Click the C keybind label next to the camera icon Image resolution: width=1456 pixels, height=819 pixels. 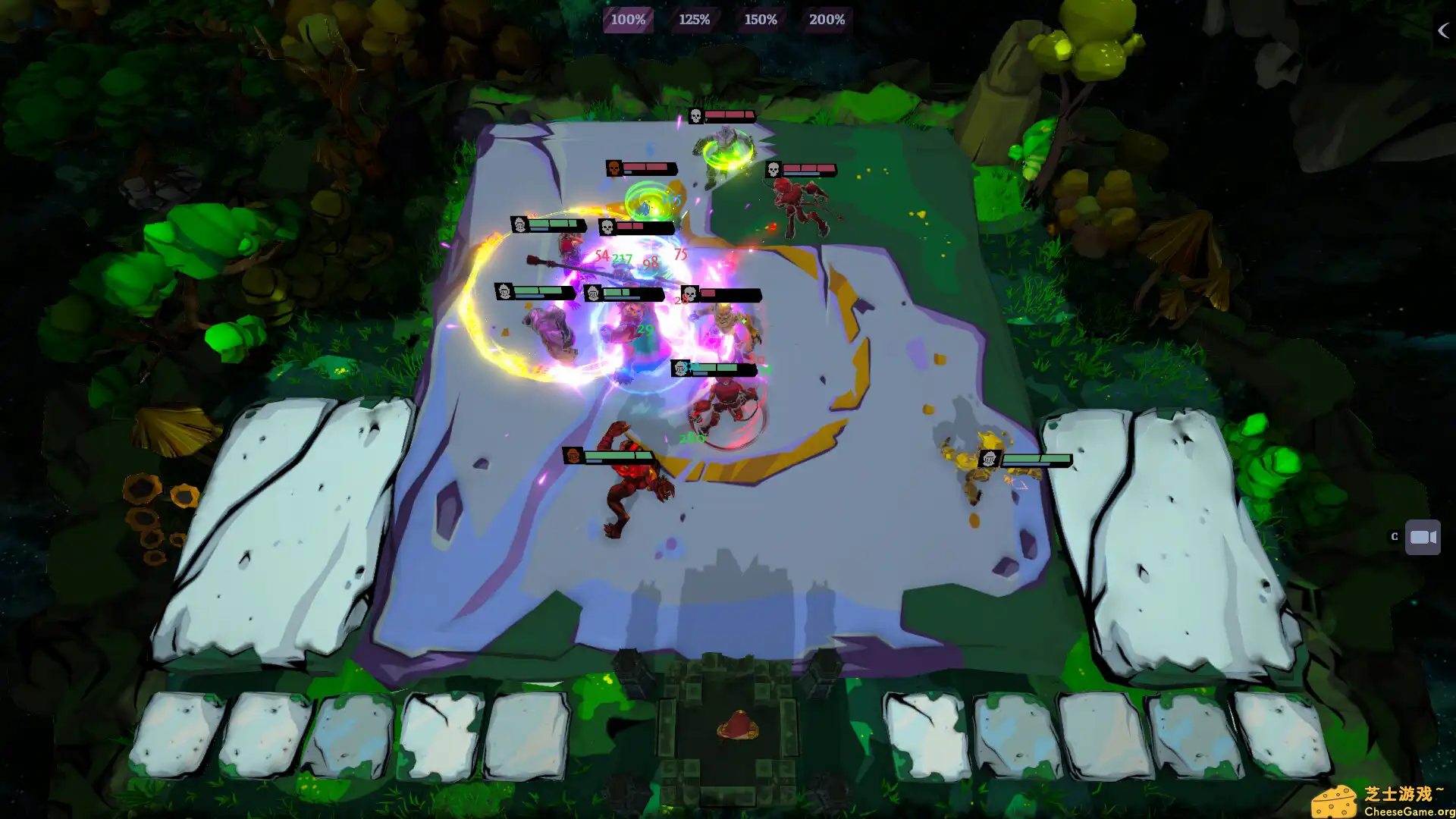[1394, 536]
